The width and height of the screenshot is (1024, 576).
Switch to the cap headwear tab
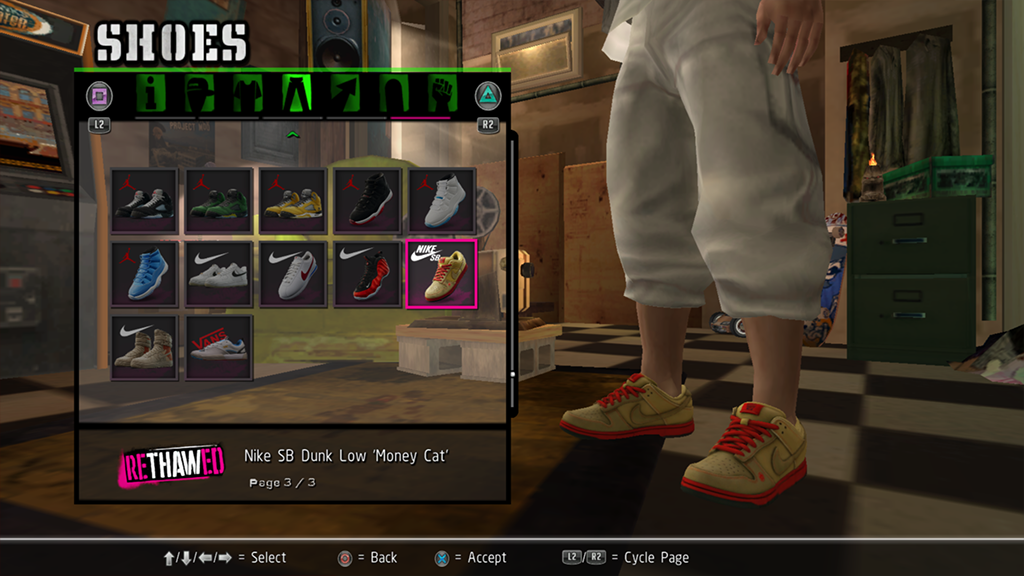[x=201, y=95]
